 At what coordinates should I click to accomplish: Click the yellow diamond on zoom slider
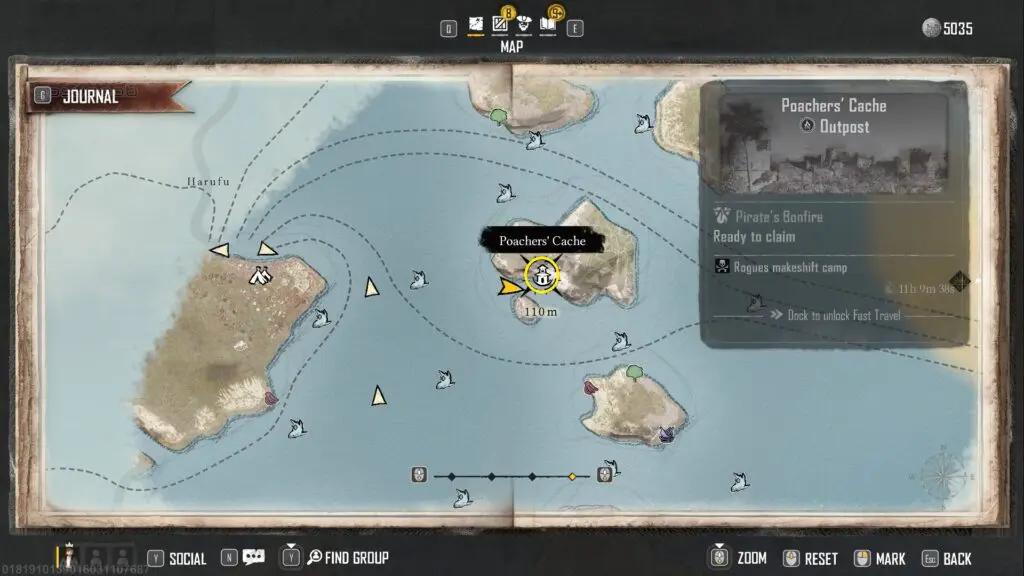[x=572, y=476]
